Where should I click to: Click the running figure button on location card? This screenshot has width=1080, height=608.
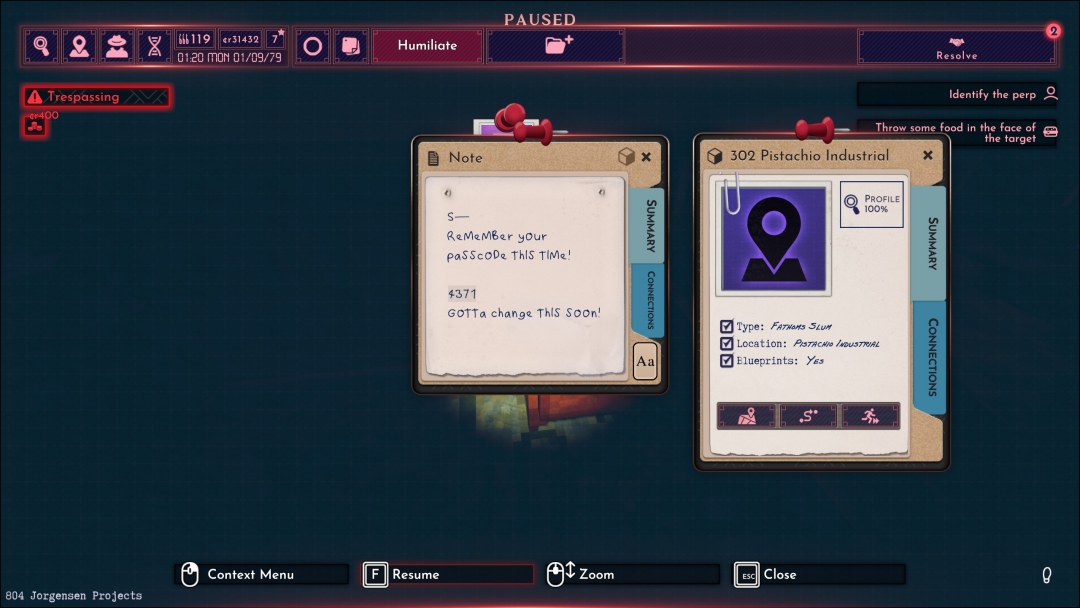tap(870, 416)
